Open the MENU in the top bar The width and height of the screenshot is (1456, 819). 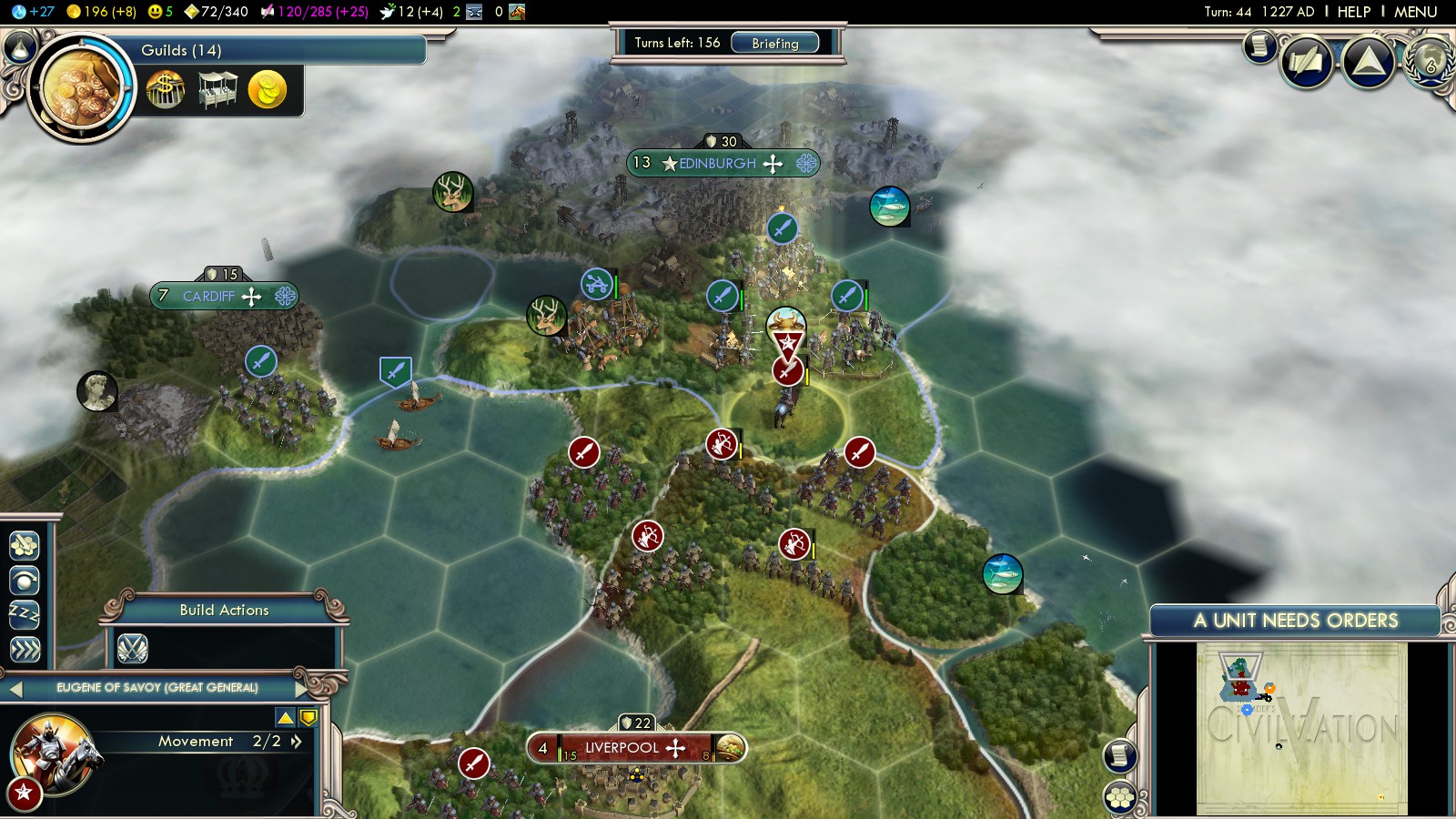1415,12
